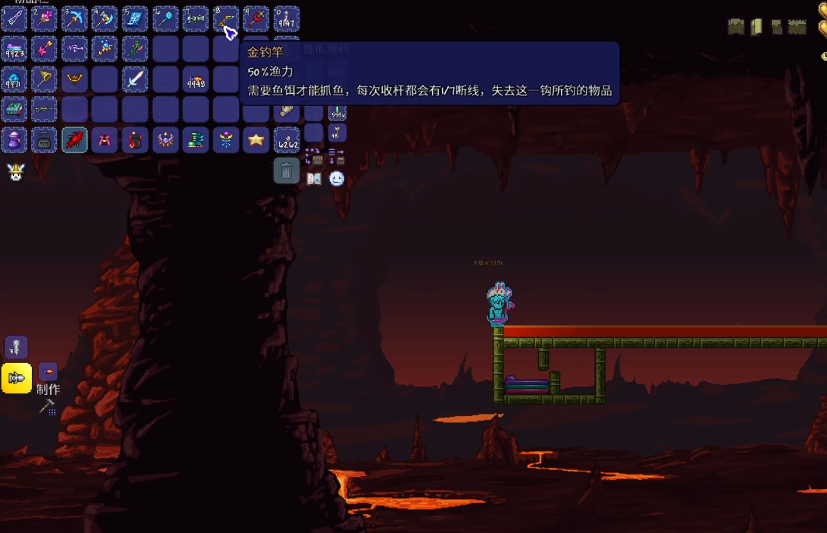Image resolution: width=827 pixels, height=533 pixels.
Task: Select the green frog-leg boots slot
Action: pos(196,140)
